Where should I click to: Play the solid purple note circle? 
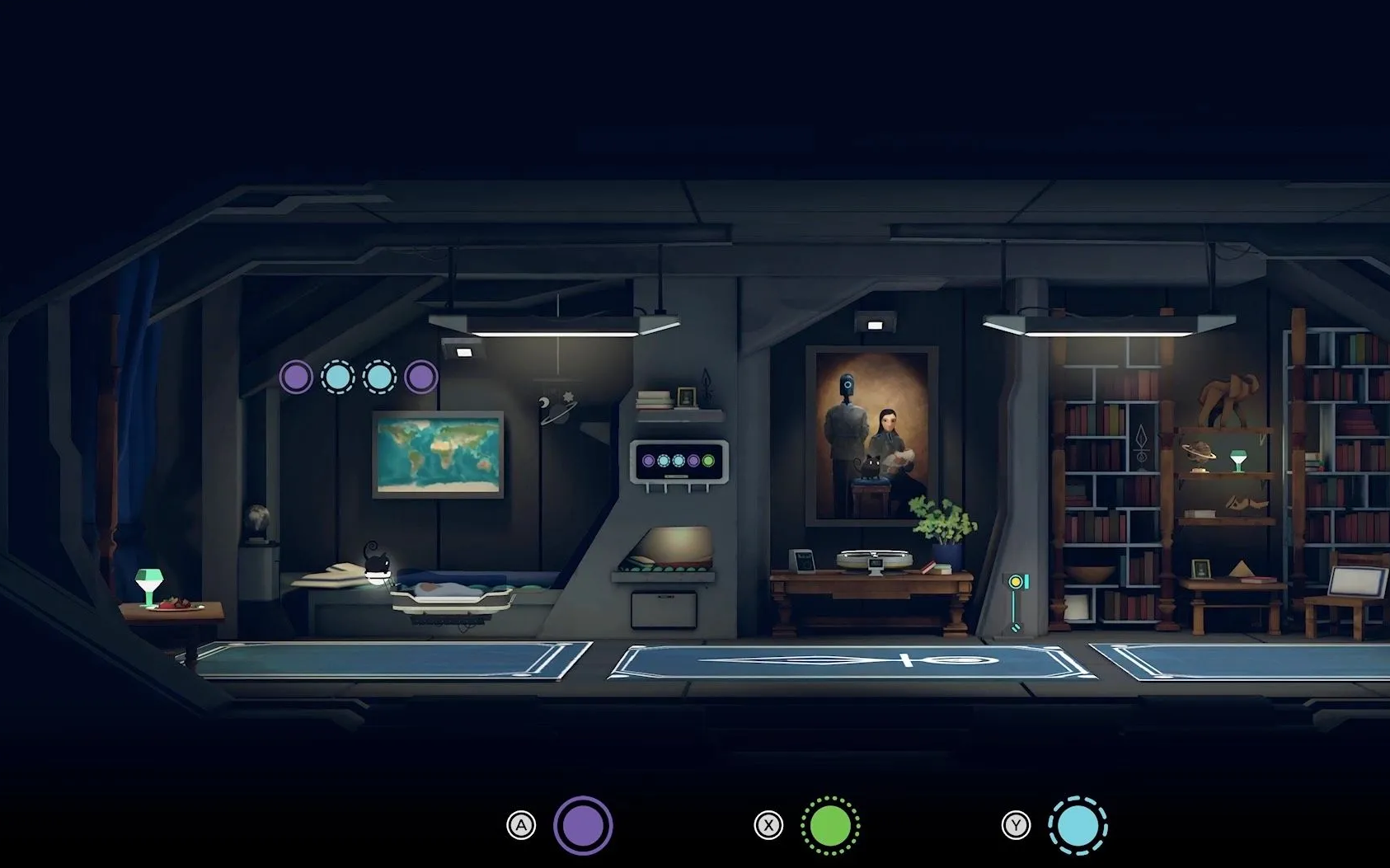pos(583,825)
